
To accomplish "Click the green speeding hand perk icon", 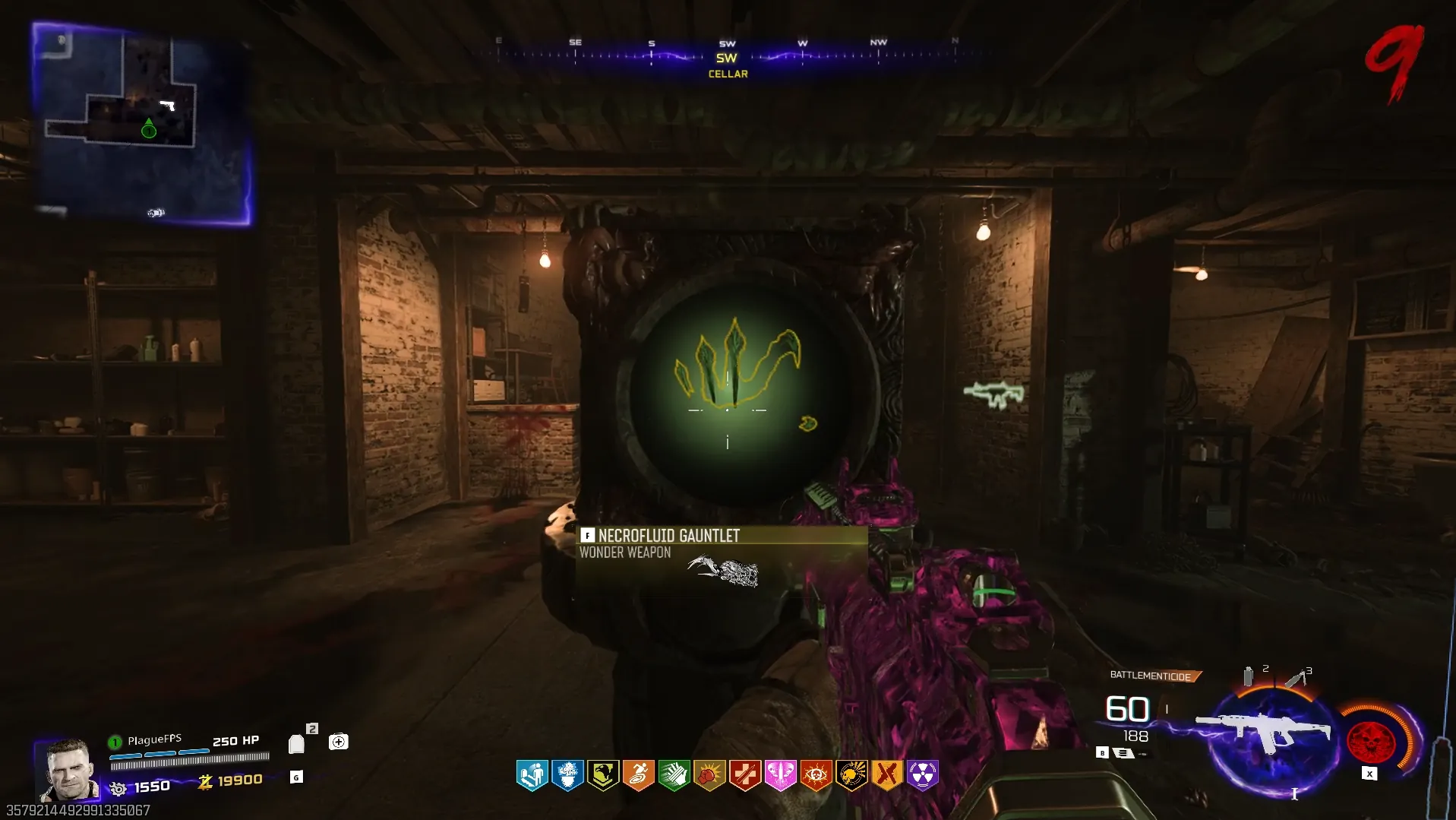I will [674, 775].
